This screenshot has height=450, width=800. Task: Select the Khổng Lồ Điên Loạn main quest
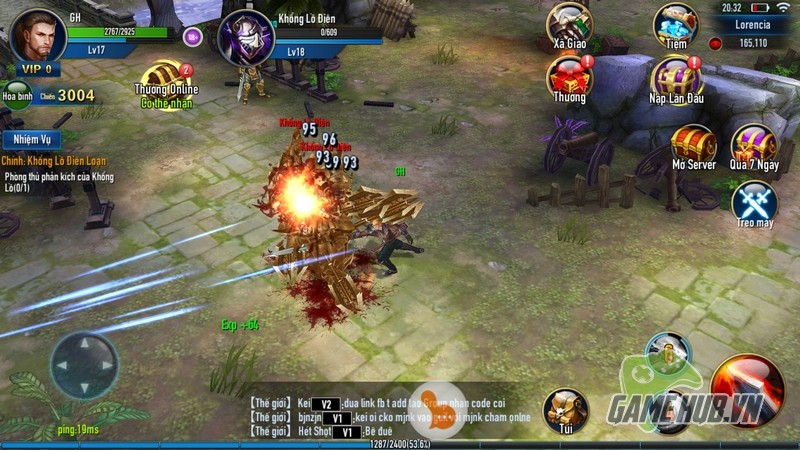click(55, 161)
